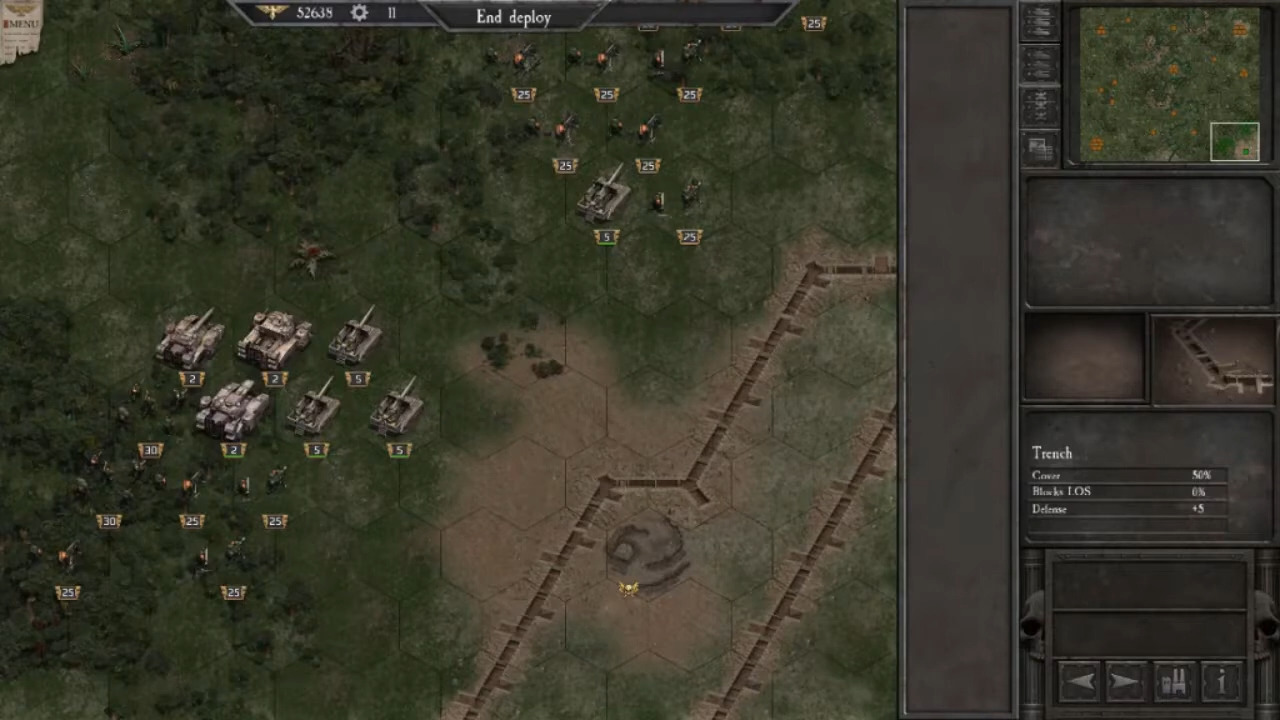This screenshot has height=720, width=1280.
Task: View detailed unit info via the 'i' icon
Action: point(1221,681)
